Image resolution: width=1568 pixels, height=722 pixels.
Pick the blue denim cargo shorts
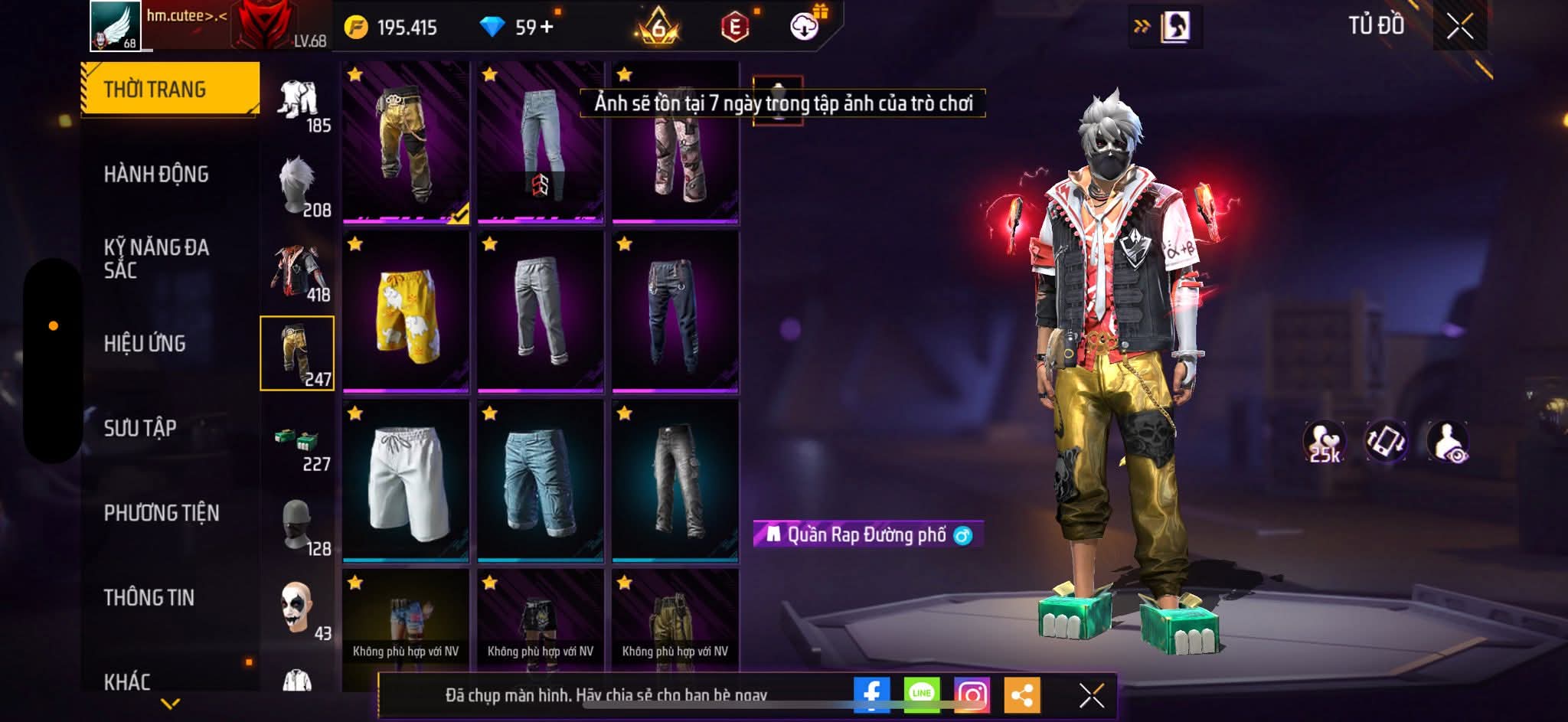[x=541, y=481]
